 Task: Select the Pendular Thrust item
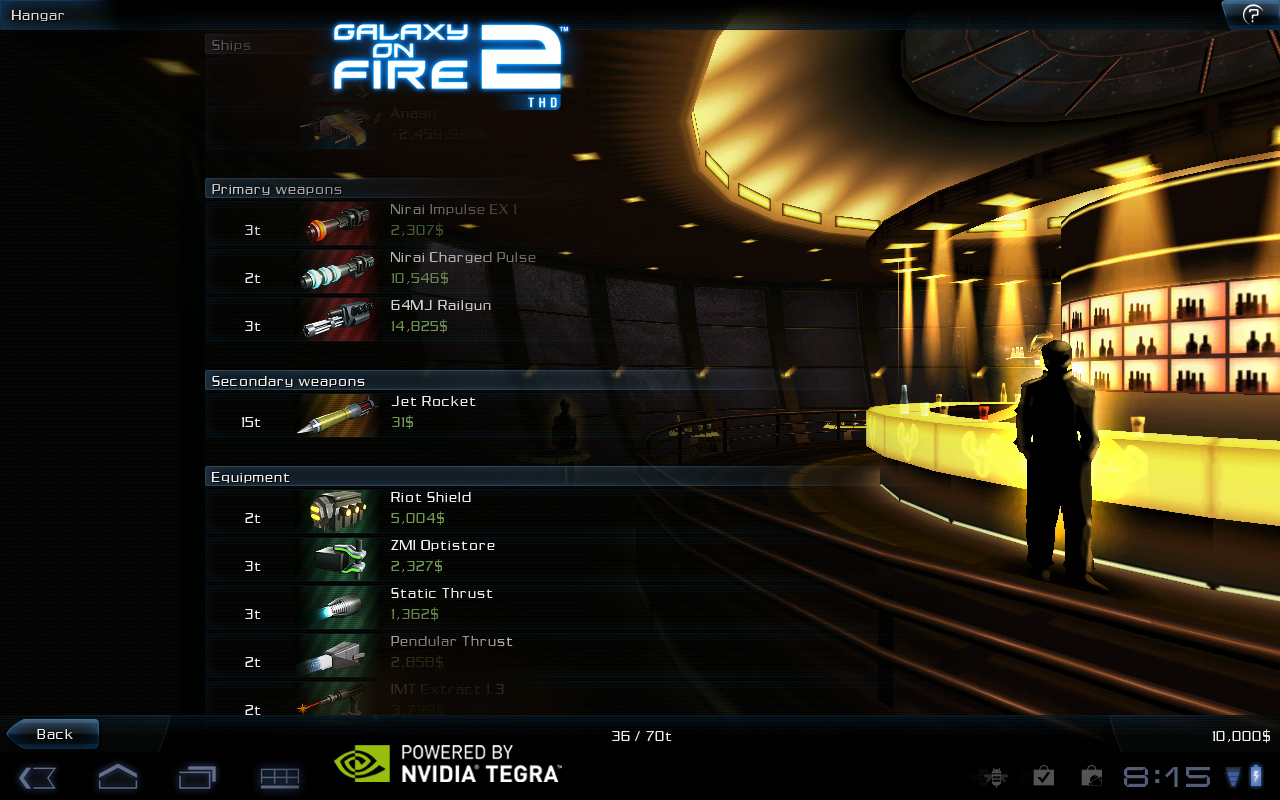(x=450, y=653)
